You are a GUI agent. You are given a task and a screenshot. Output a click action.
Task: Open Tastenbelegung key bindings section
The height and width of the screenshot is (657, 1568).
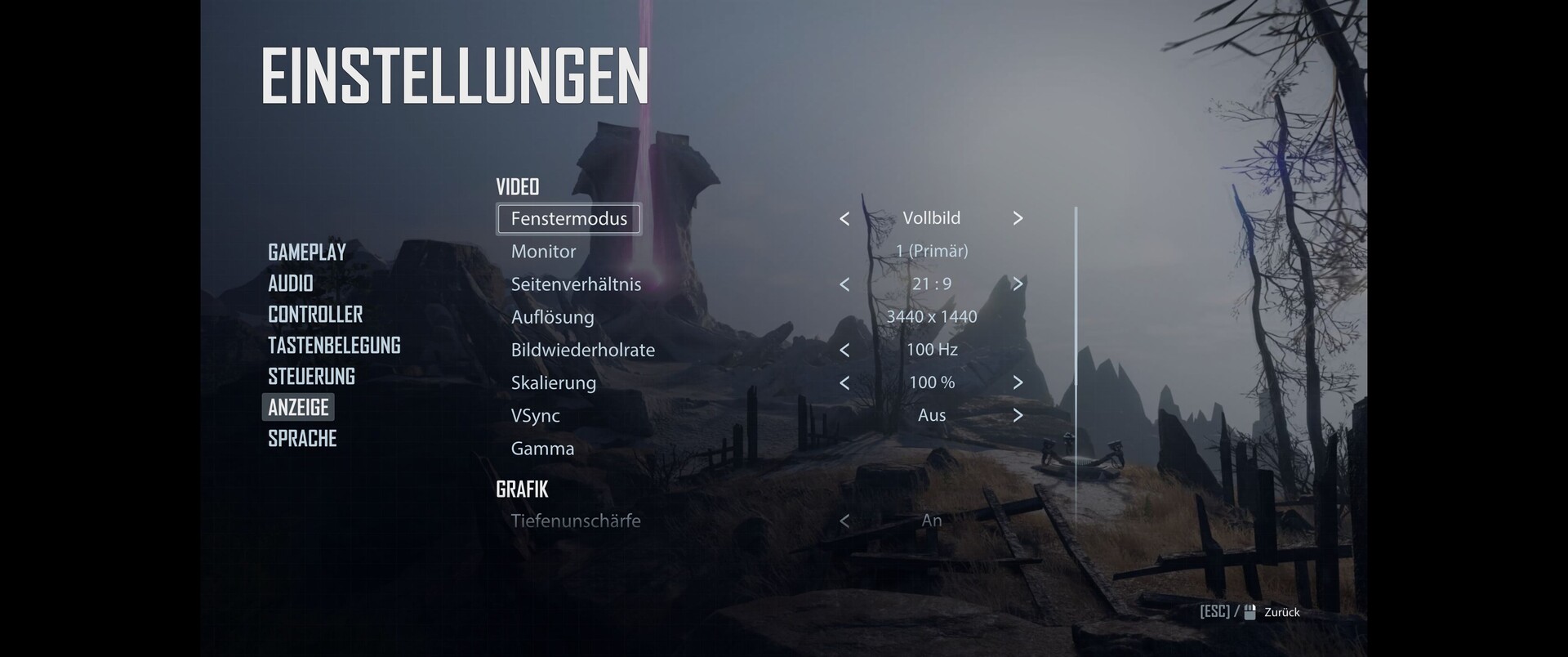pyautogui.click(x=334, y=346)
